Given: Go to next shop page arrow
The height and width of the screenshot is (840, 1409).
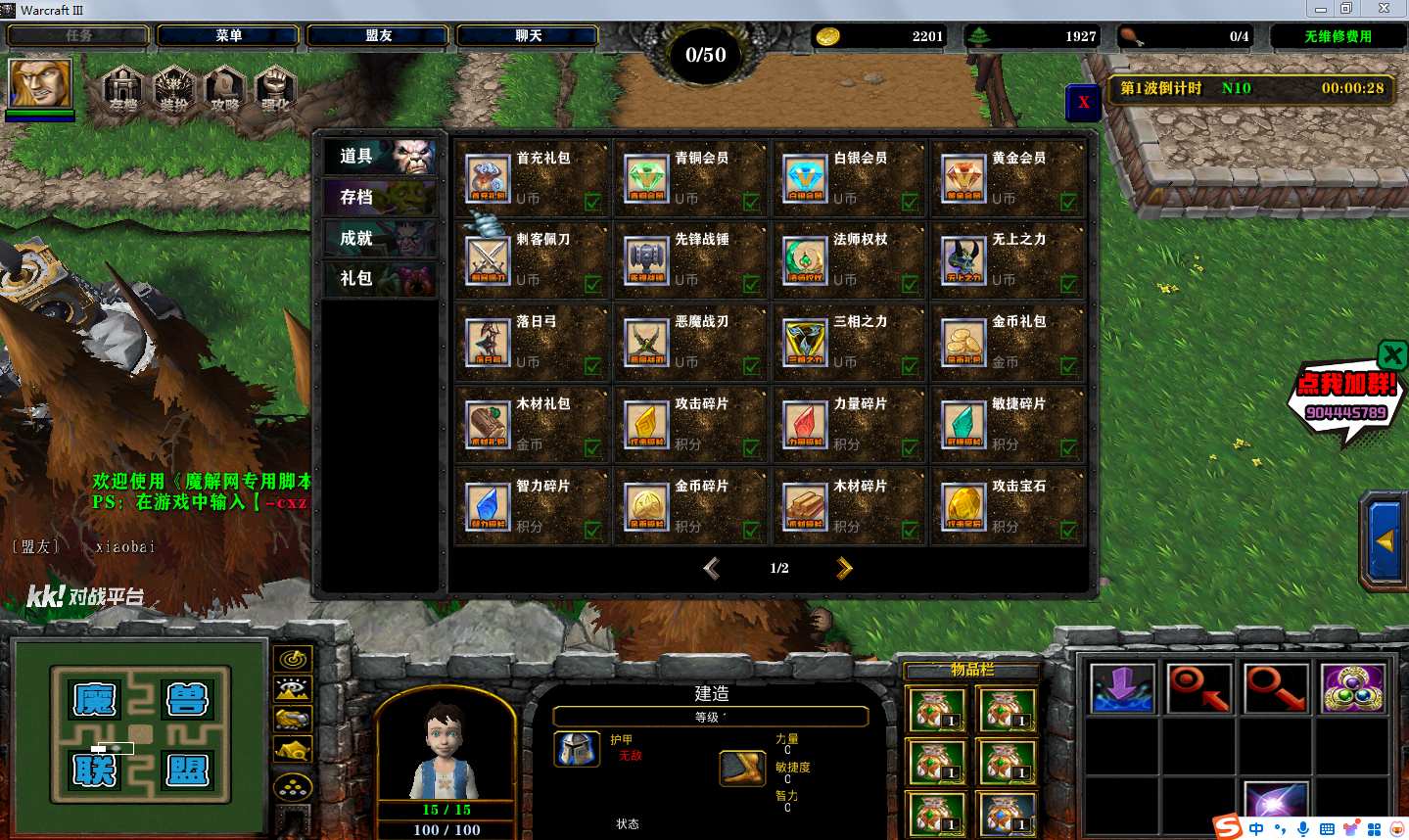Looking at the screenshot, I should 844,568.
